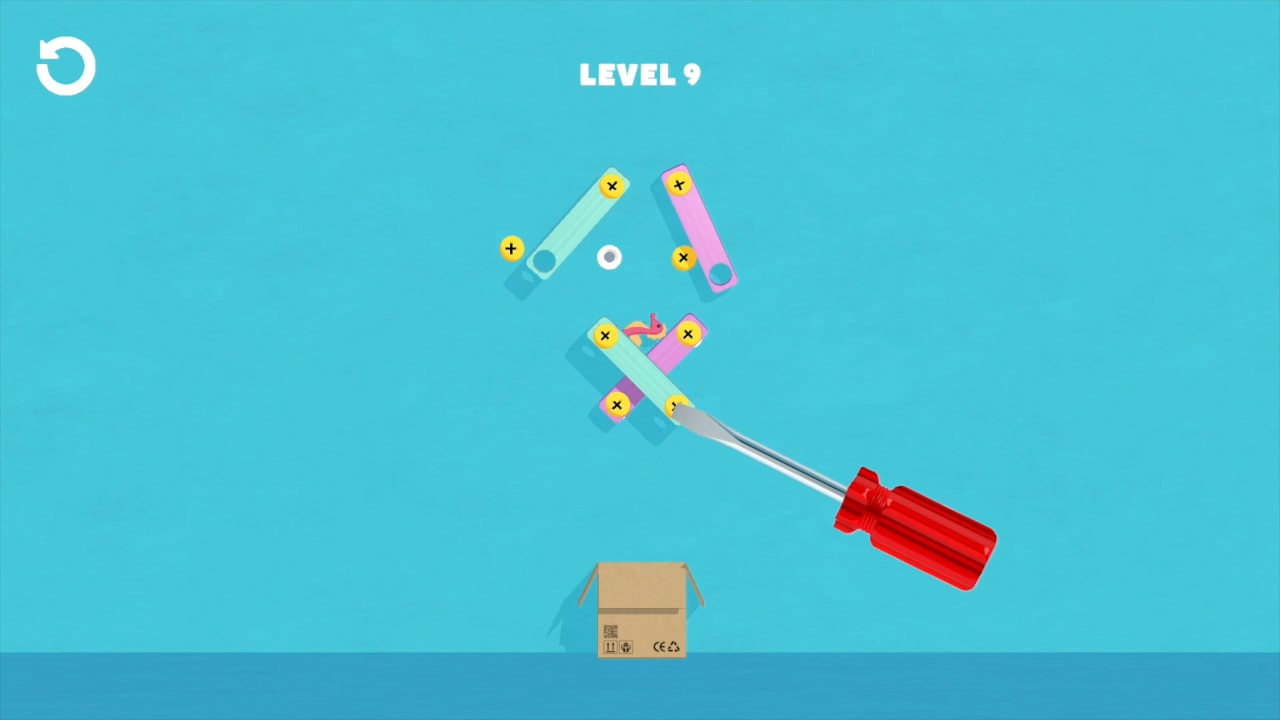Image resolution: width=1280 pixels, height=720 pixels.
Task: Tap the recycling symbol on the box
Action: pyautogui.click(x=673, y=646)
